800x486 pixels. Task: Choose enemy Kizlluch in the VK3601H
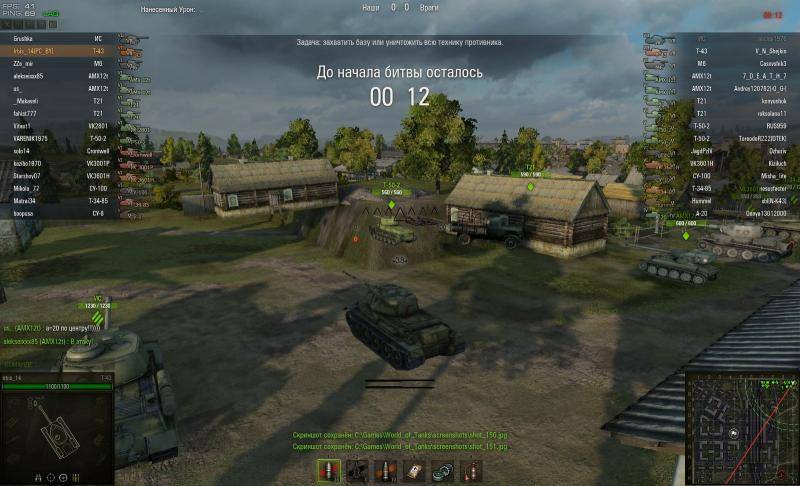[760, 161]
